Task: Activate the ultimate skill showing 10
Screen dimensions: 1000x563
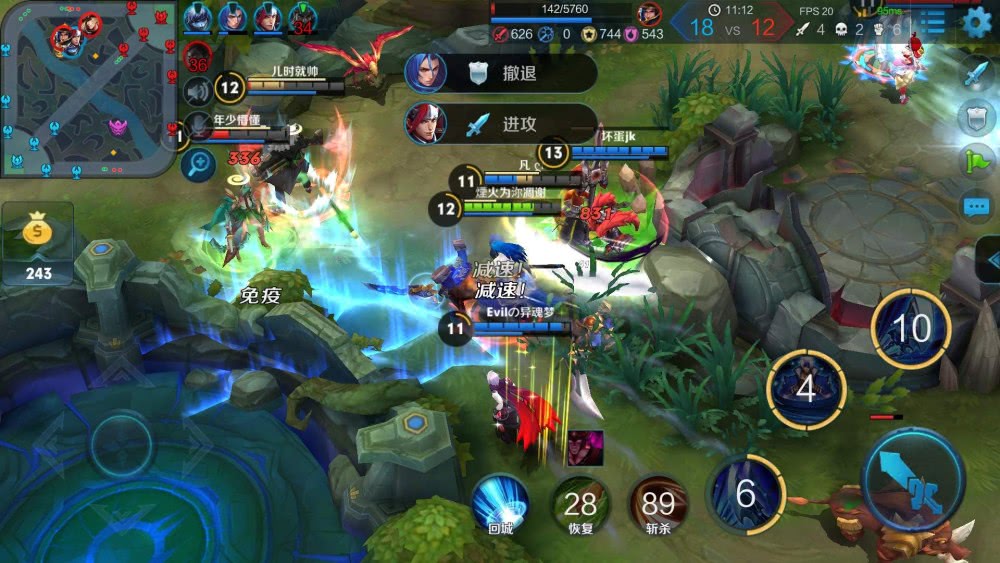Action: 910,328
